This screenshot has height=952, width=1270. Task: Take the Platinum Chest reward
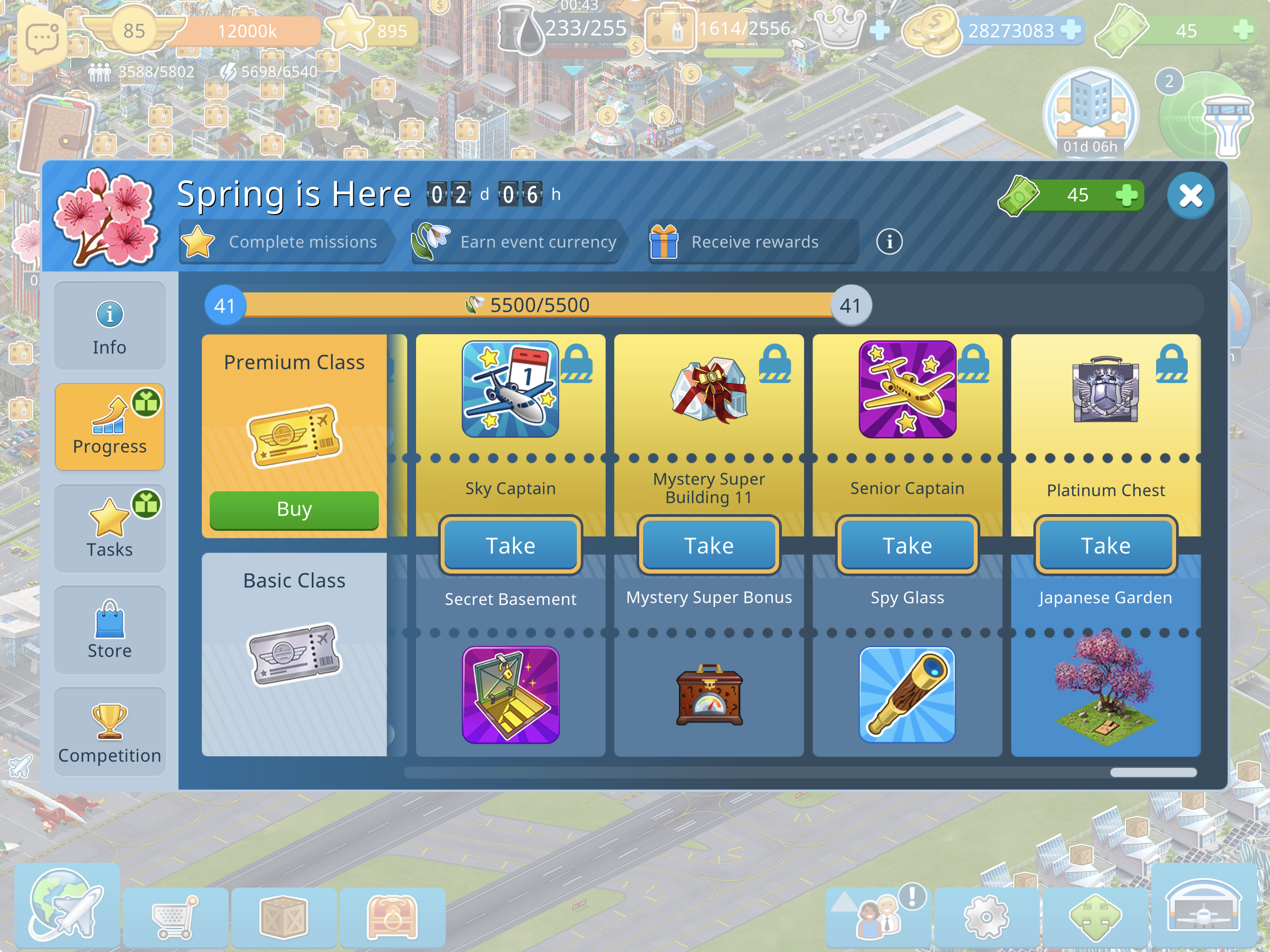click(x=1105, y=545)
